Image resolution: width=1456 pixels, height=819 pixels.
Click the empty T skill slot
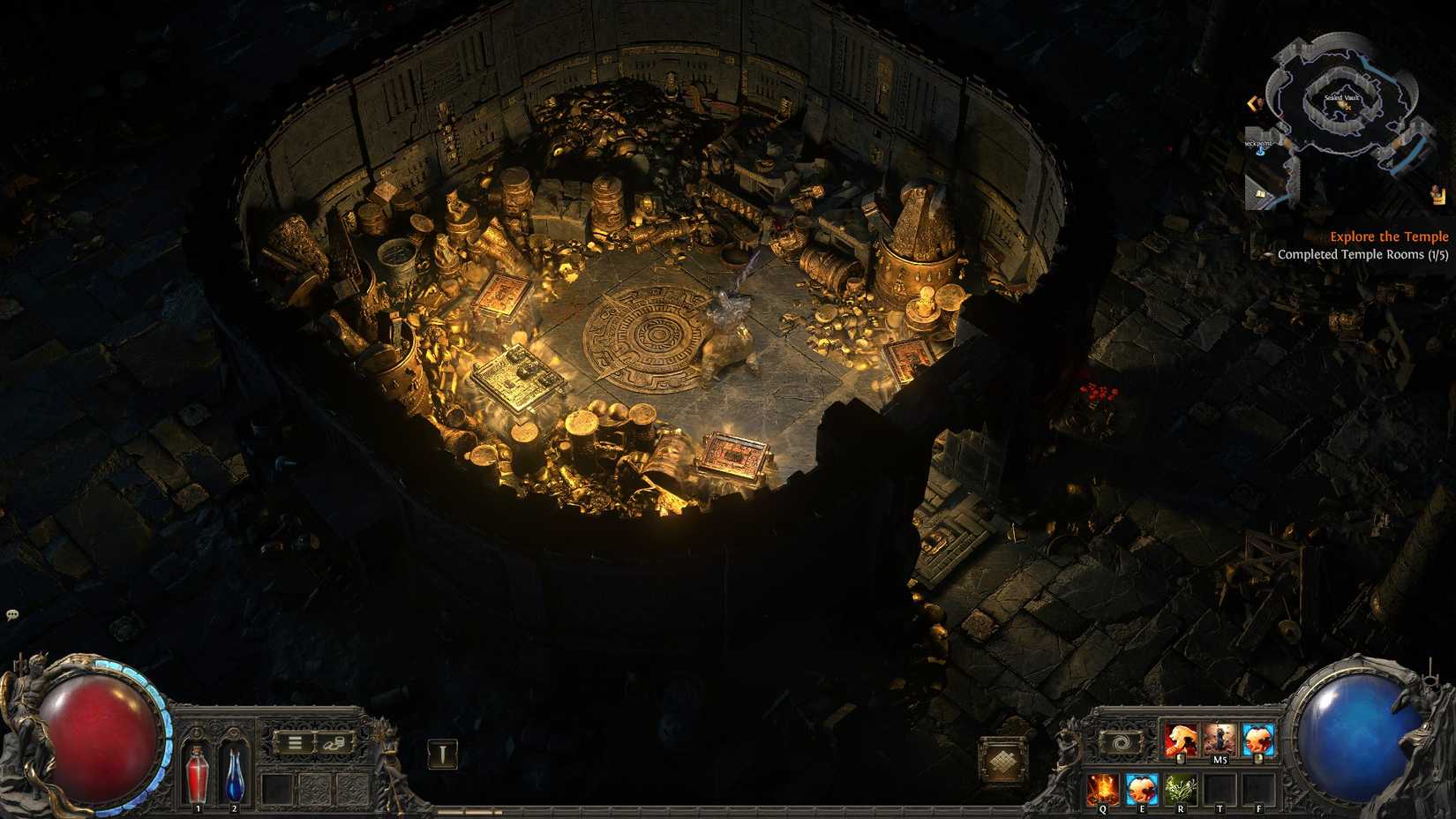pyautogui.click(x=1220, y=788)
